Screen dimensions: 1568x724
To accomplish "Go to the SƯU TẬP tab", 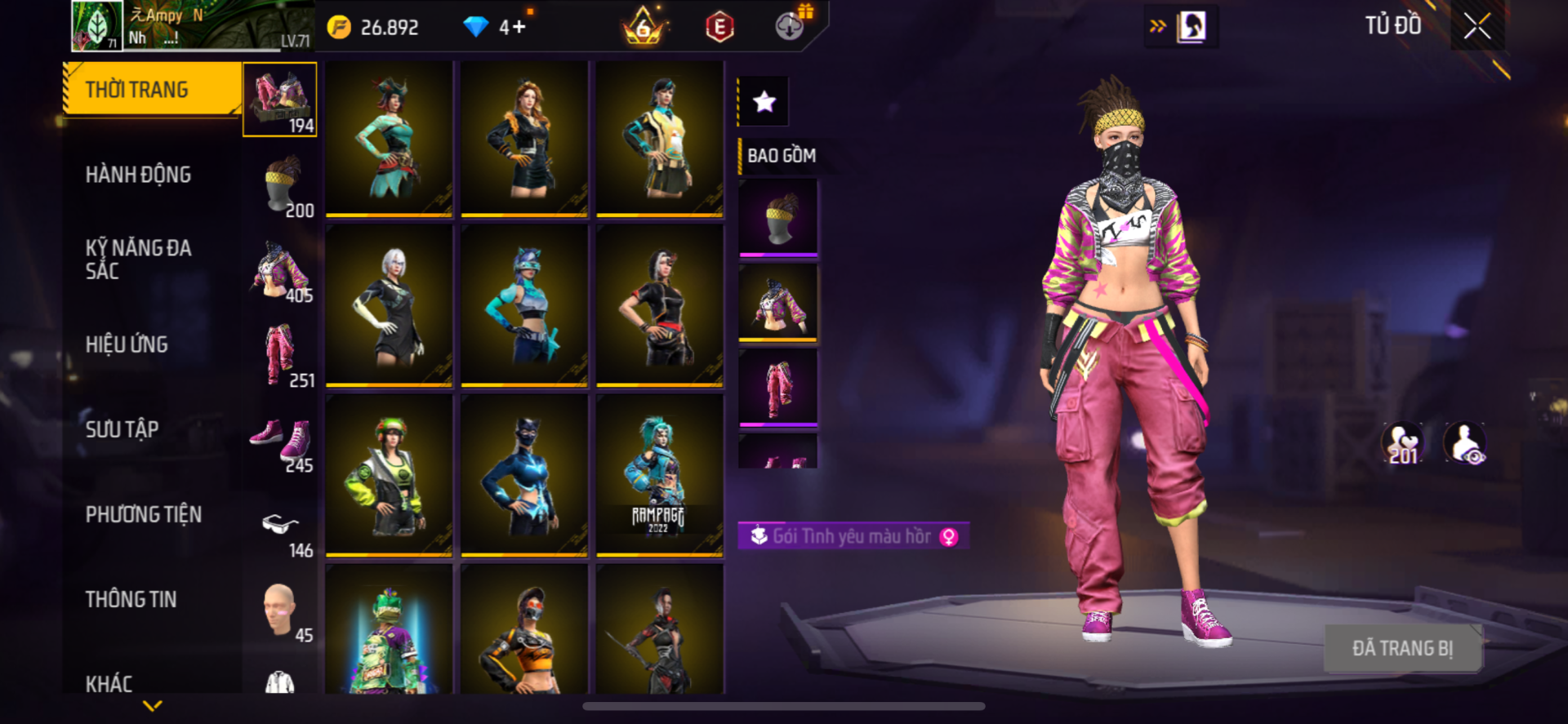I will (x=122, y=429).
